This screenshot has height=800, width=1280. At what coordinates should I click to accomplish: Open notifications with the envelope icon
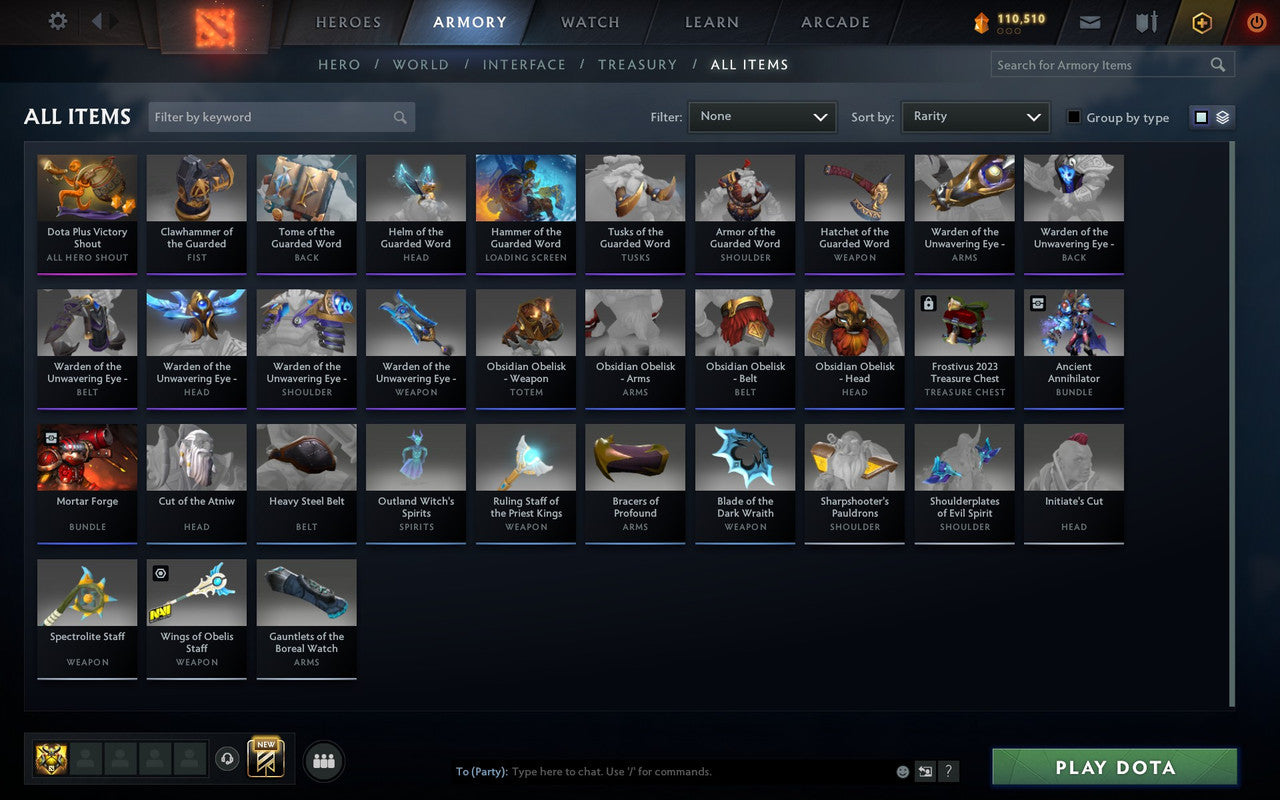click(1089, 22)
